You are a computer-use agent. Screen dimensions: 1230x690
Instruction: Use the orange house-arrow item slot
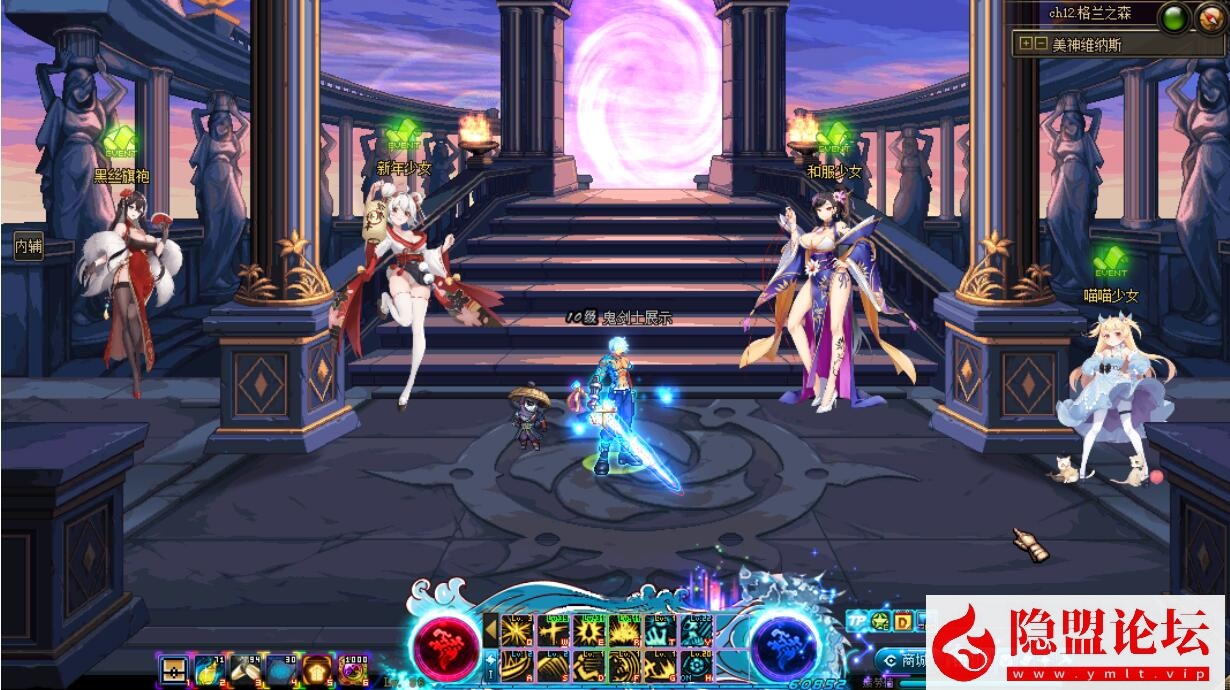coord(316,669)
